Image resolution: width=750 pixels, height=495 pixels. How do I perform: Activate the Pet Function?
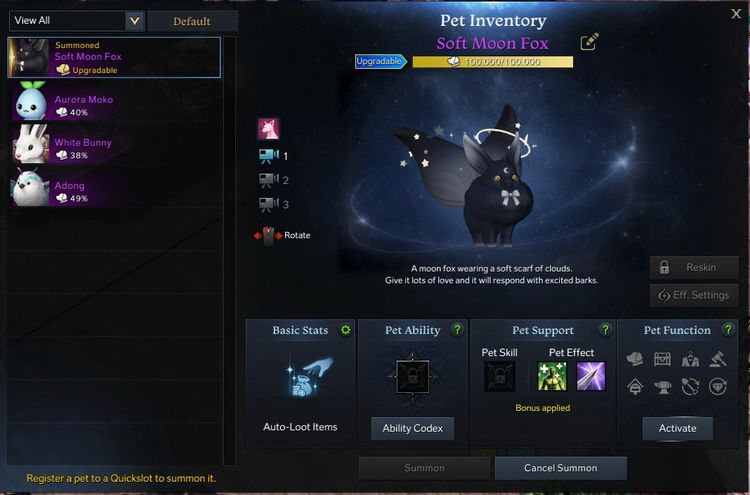677,428
